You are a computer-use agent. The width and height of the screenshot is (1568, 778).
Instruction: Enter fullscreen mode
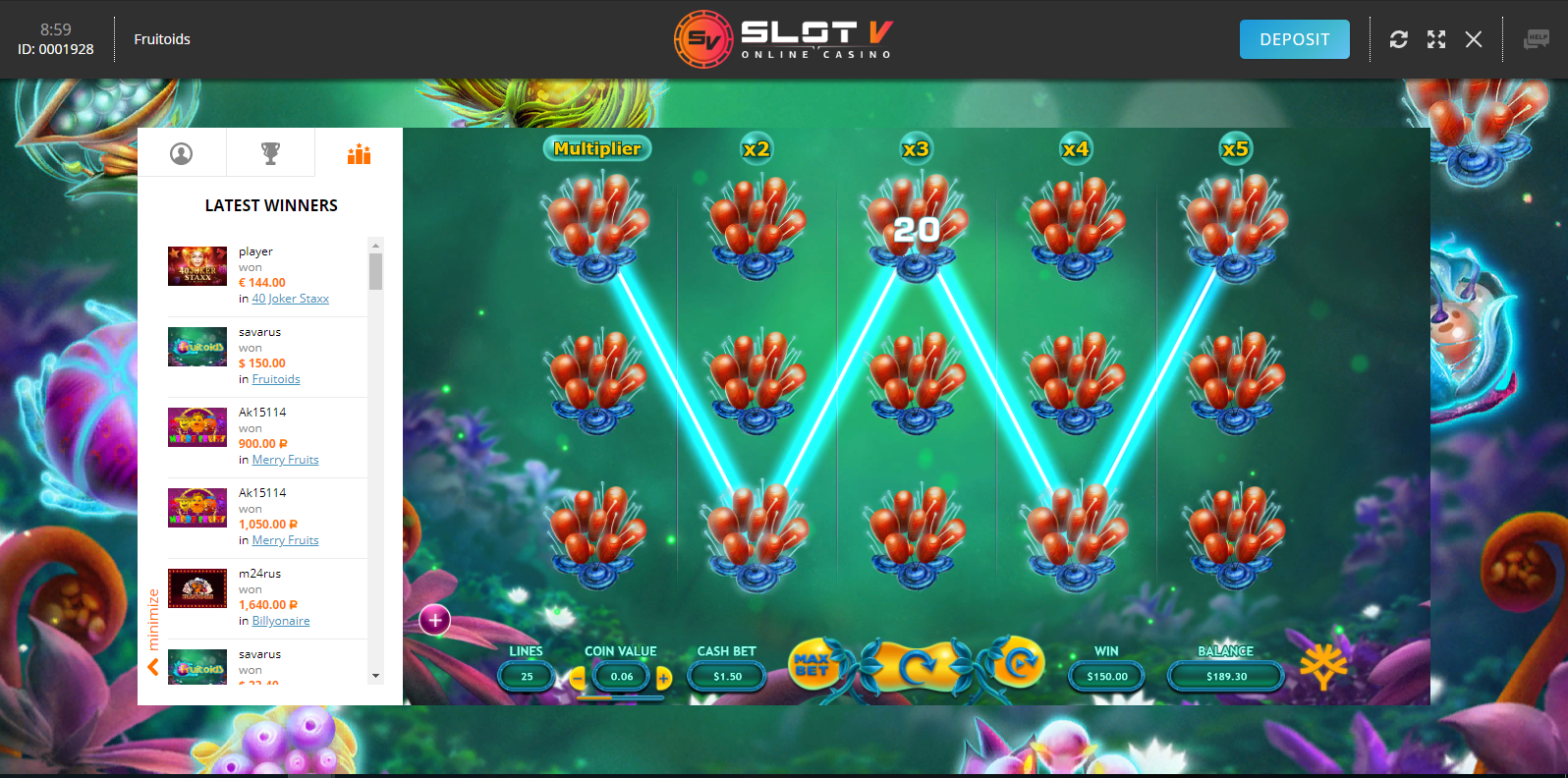tap(1435, 39)
